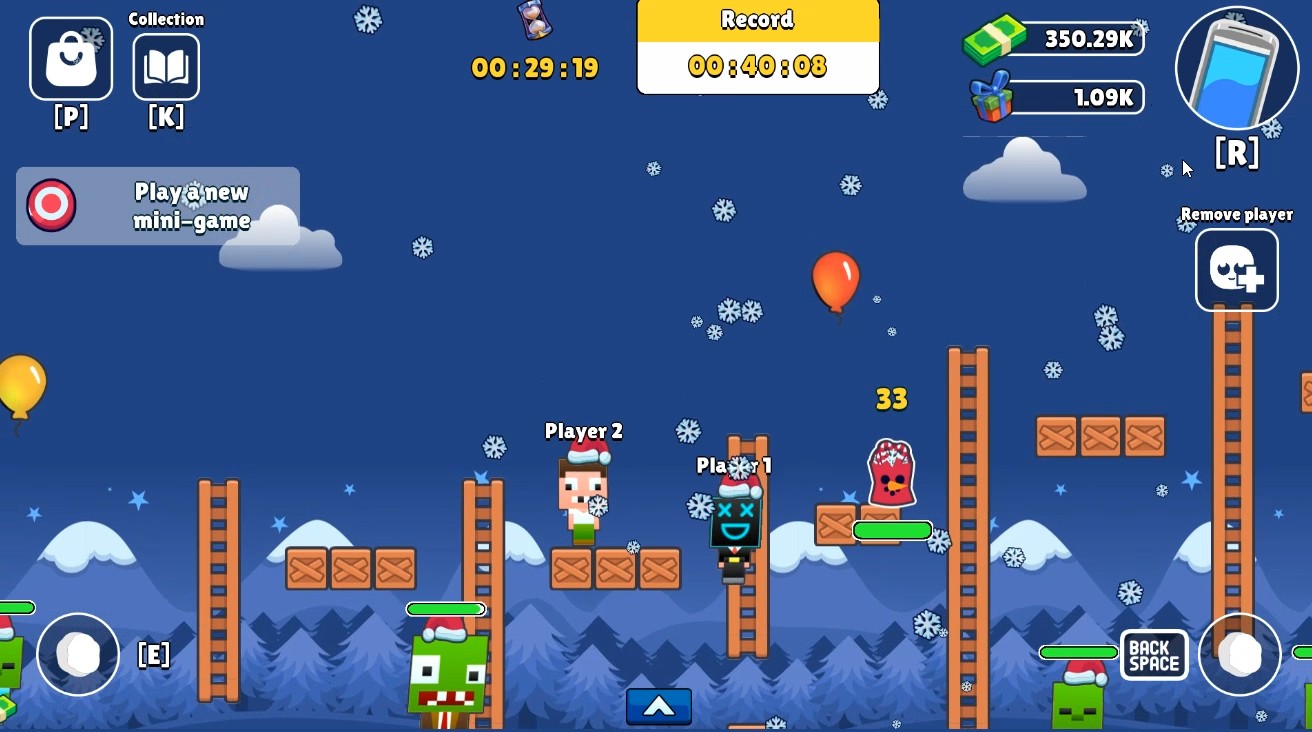The image size is (1312, 732).
Task: Click the green health bar above the red enemy
Action: (x=891, y=529)
